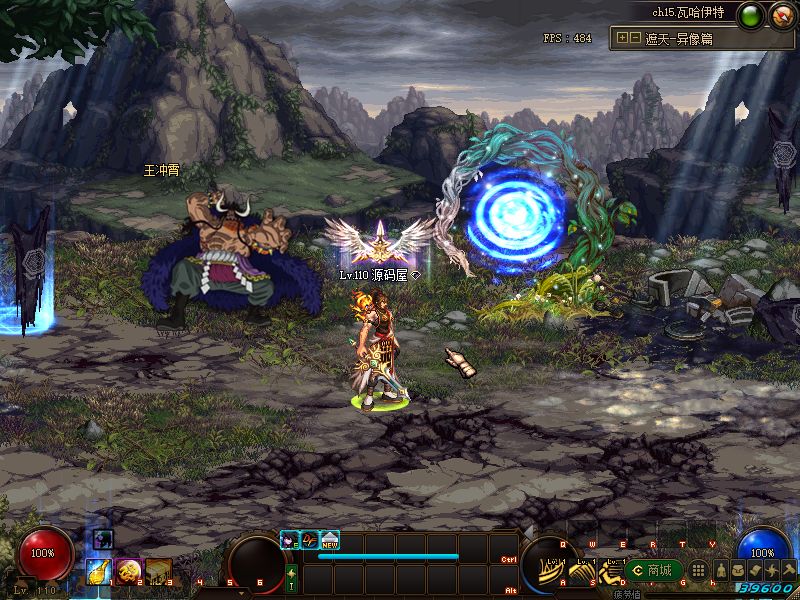800x600 pixels.
Task: Open the envelope icon marked NEW
Action: click(x=330, y=539)
